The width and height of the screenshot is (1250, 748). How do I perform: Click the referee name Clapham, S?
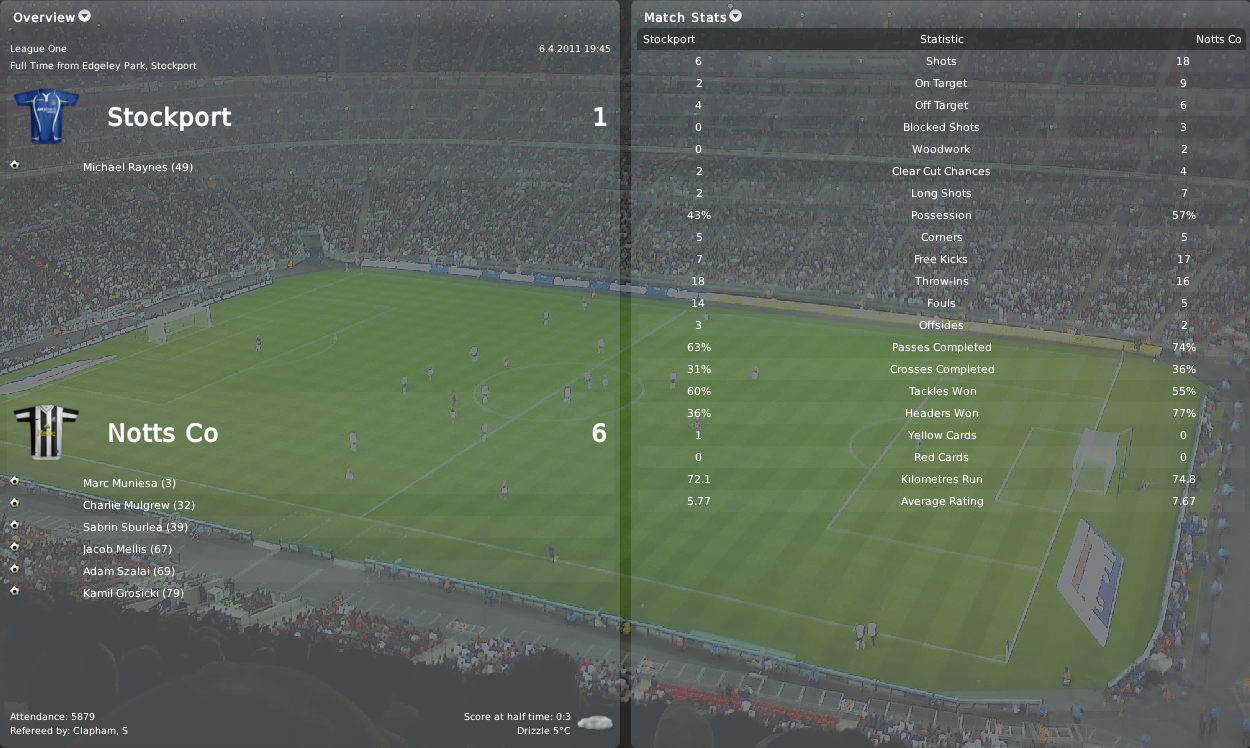(x=102, y=731)
